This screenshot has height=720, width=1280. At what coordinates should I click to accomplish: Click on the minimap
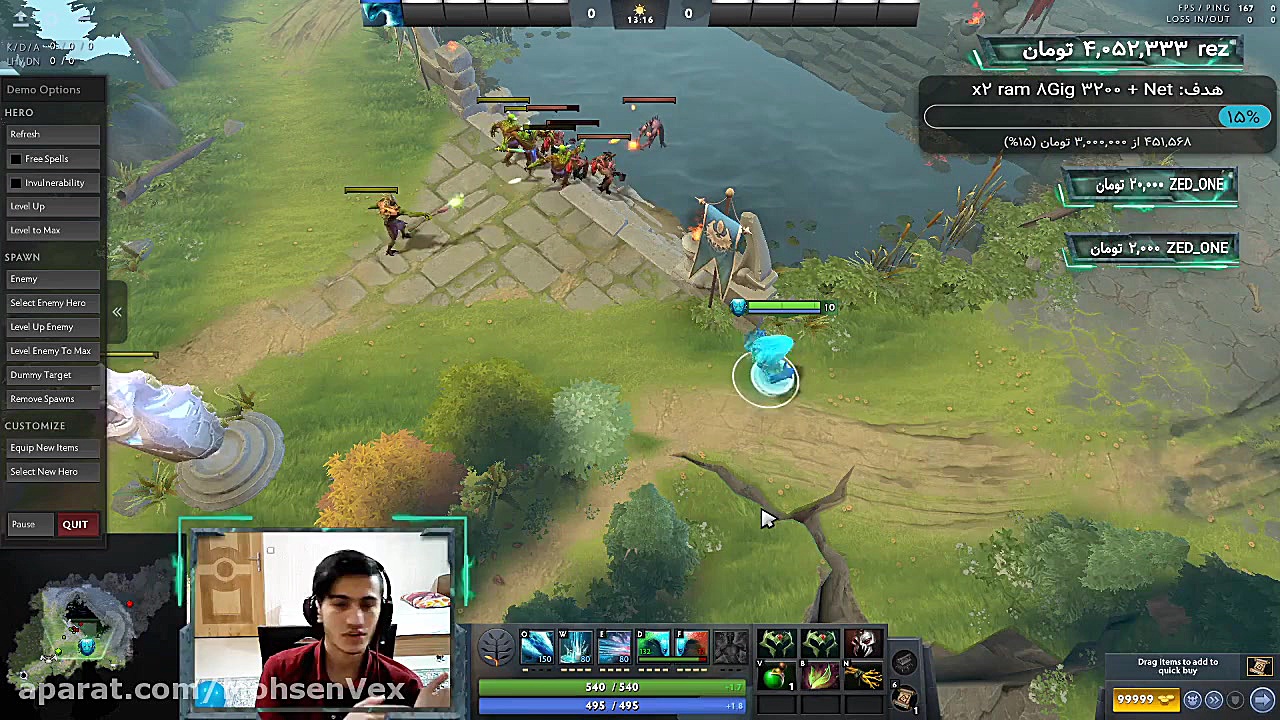click(85, 625)
